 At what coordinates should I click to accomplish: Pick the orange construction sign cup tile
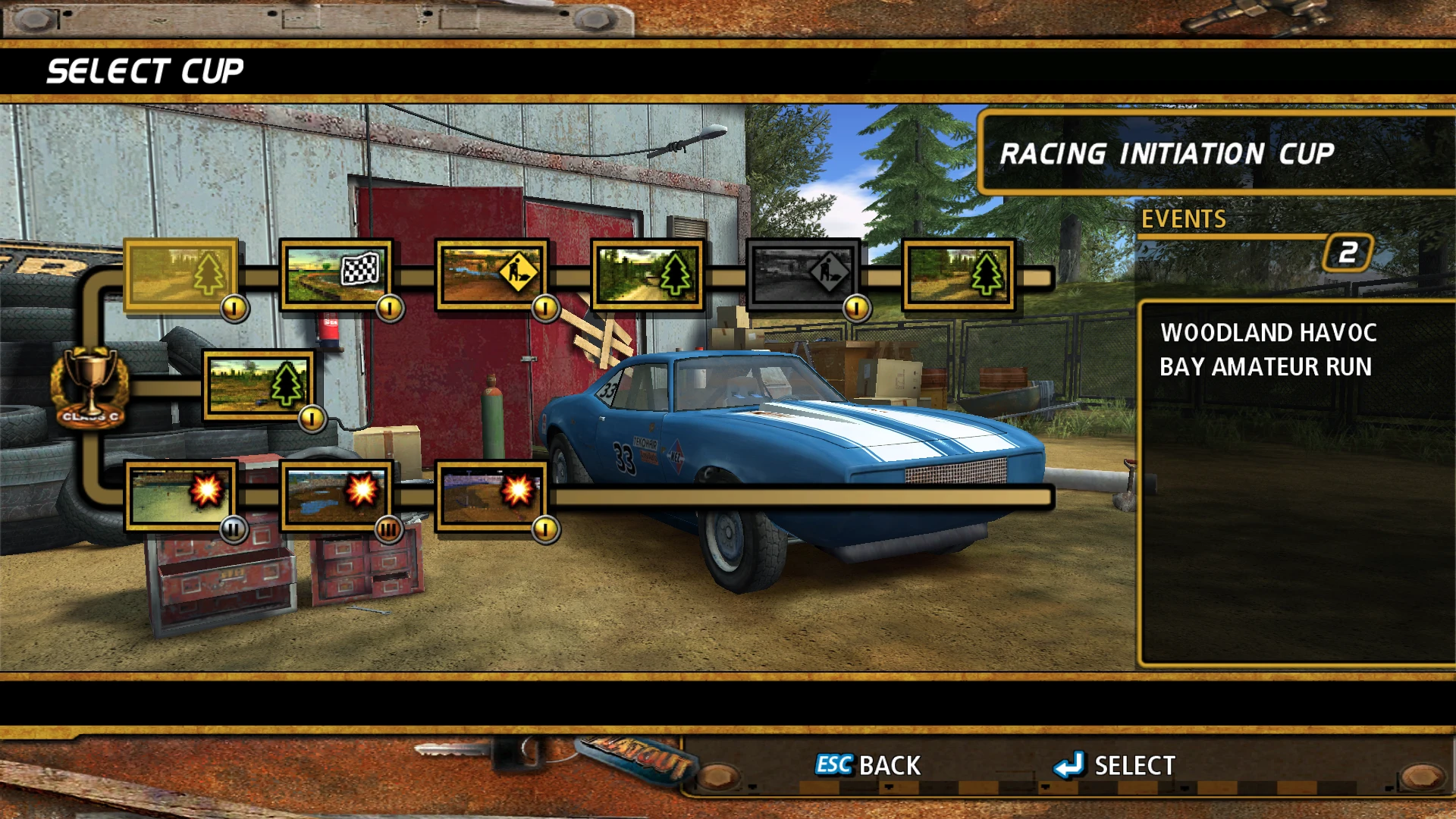pyautogui.click(x=491, y=275)
